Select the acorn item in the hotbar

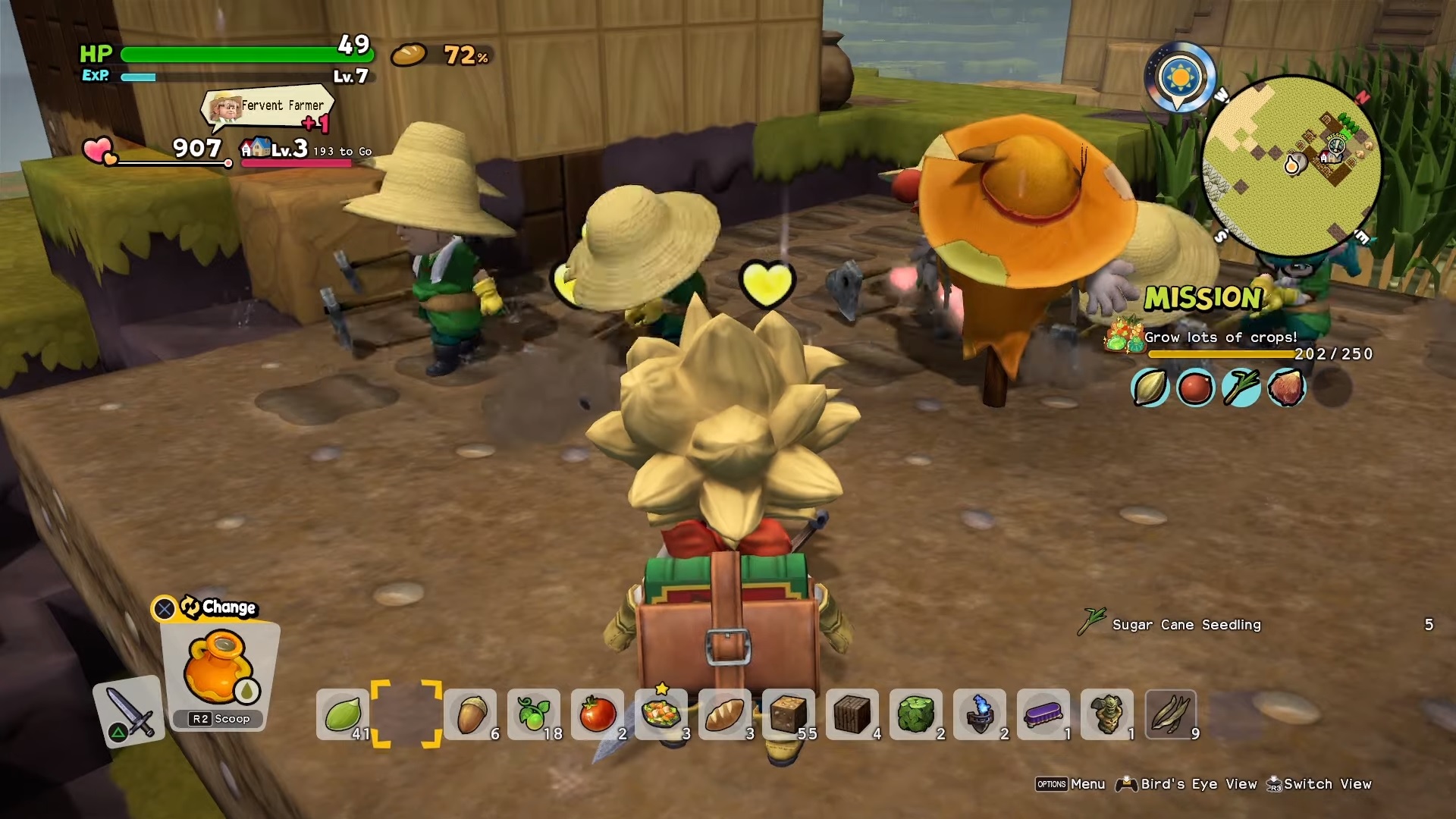click(x=470, y=713)
